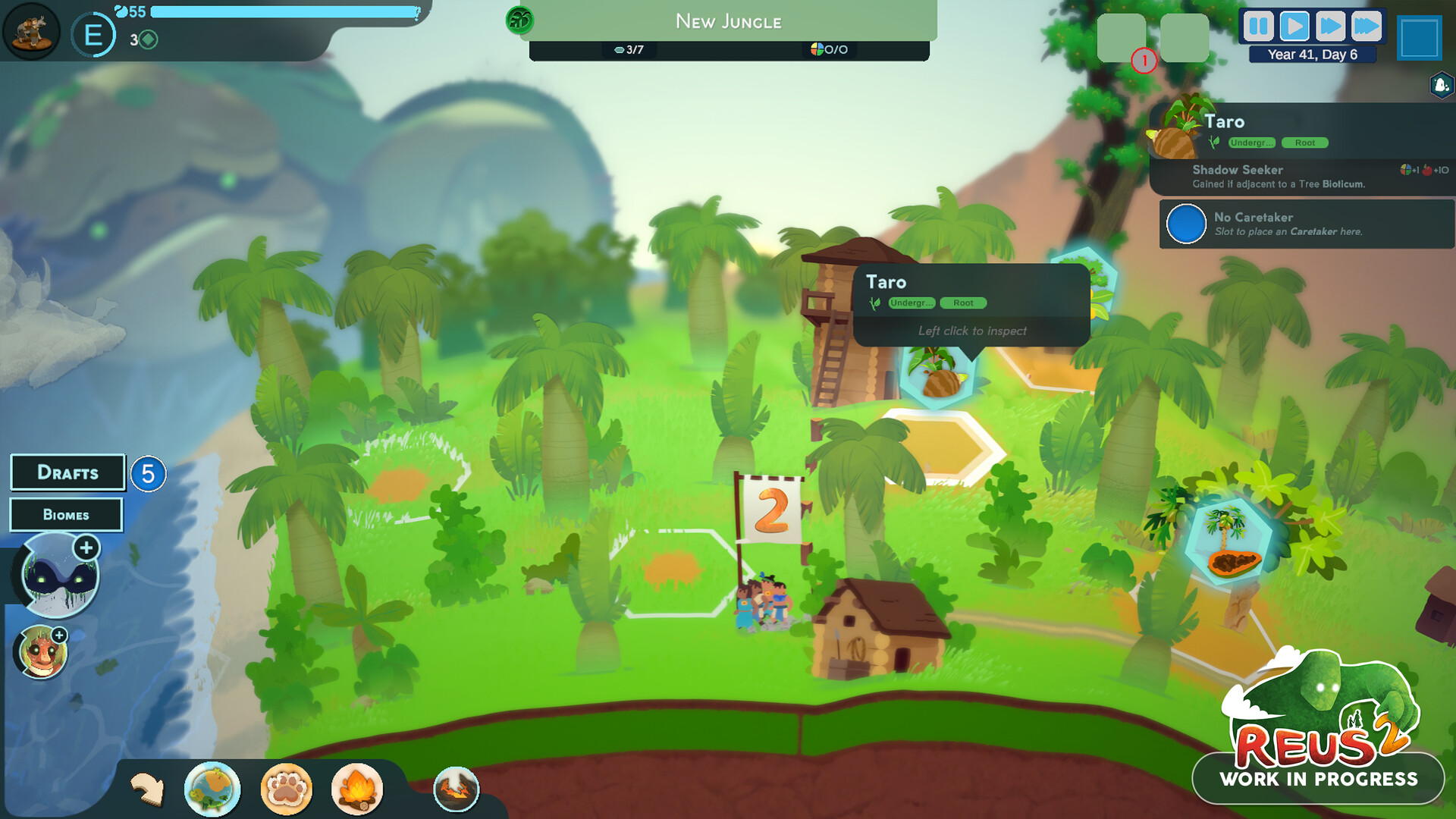Screen dimensions: 1456x819
Task: Open the Biomes panel
Action: [66, 514]
